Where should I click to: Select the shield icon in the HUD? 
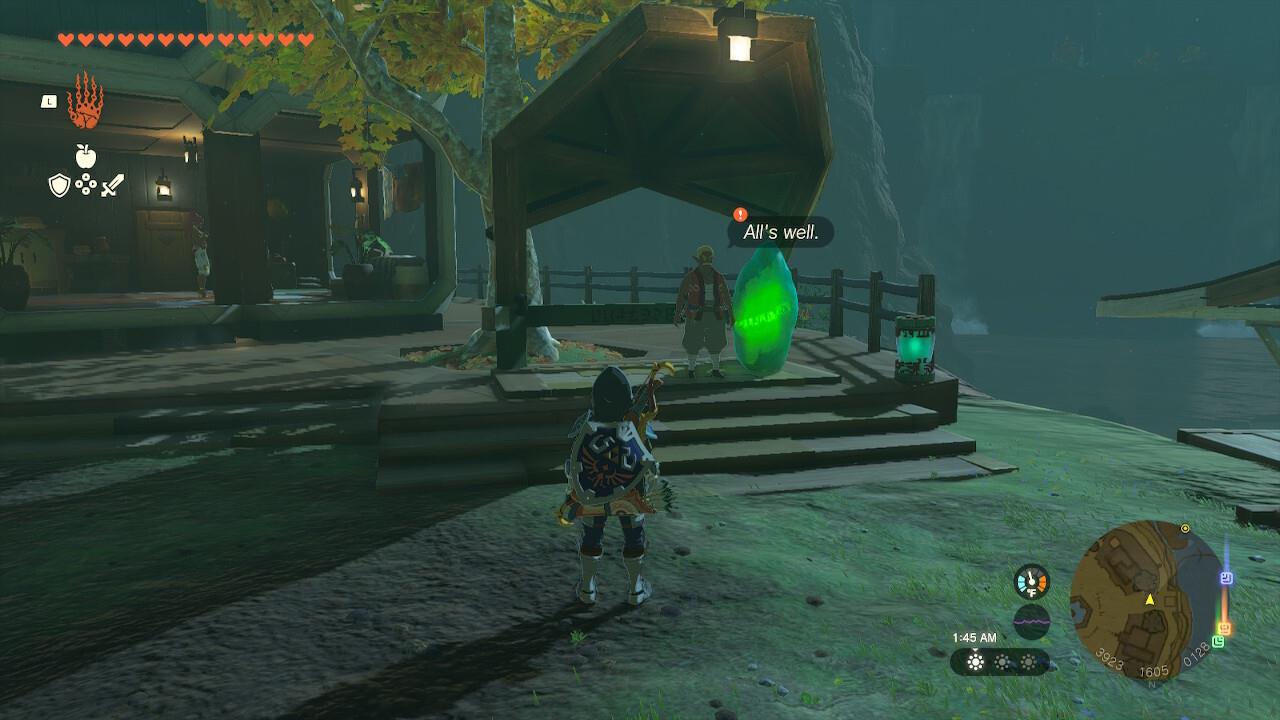(x=58, y=184)
